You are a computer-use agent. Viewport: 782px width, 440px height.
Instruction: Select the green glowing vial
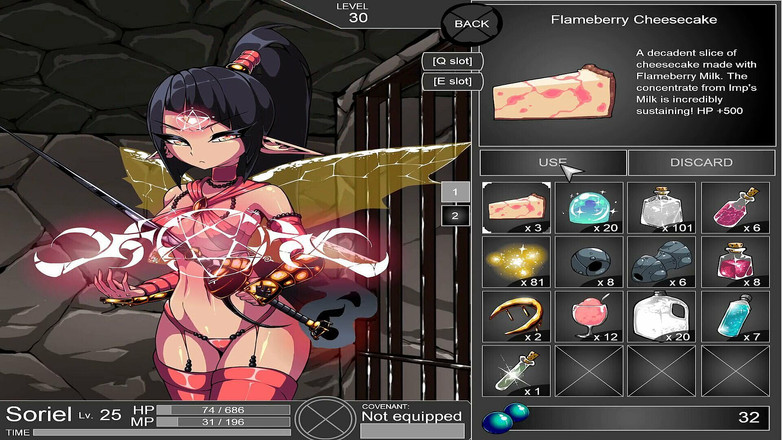tap(516, 369)
